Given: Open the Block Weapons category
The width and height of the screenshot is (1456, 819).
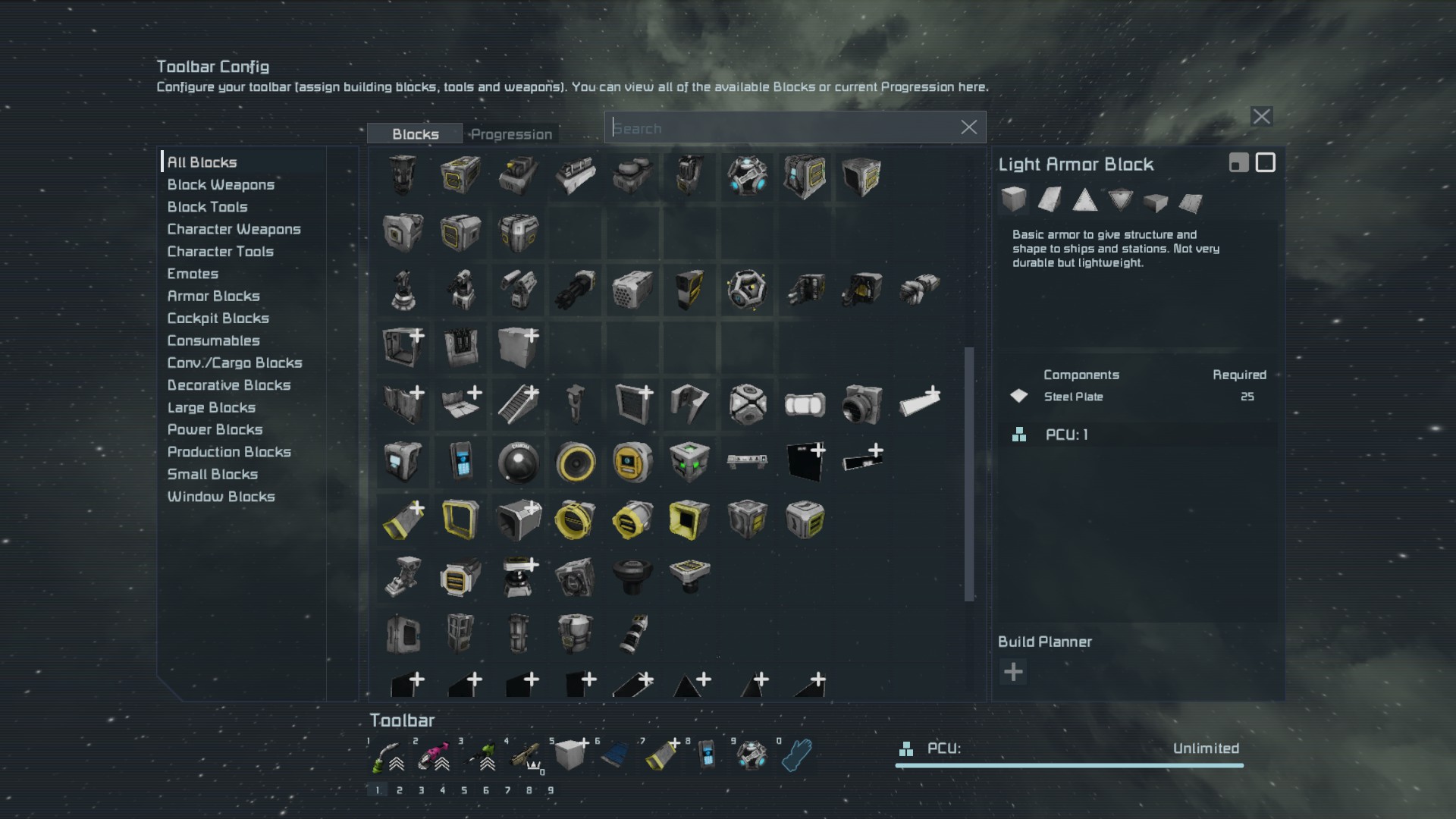Looking at the screenshot, I should click(x=221, y=184).
